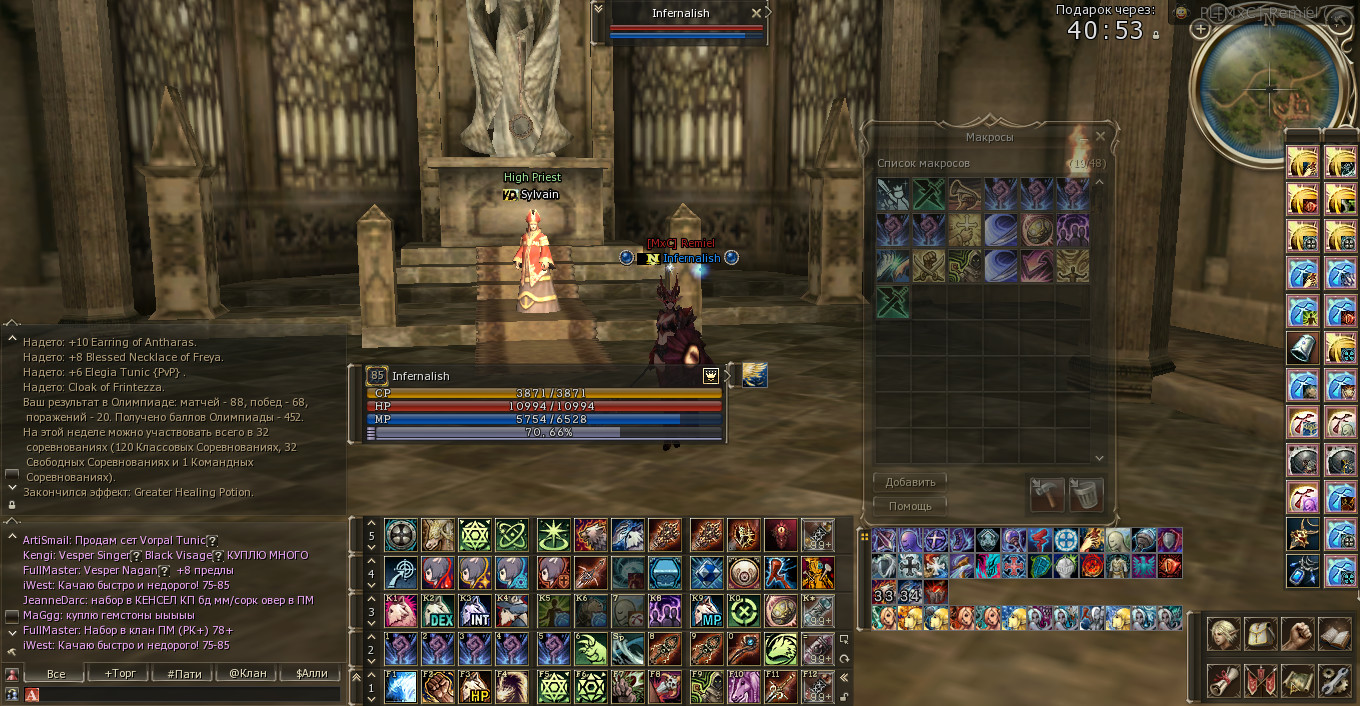The height and width of the screenshot is (706, 1360).
Task: Open macro help with Помощь button
Action: tap(910, 506)
